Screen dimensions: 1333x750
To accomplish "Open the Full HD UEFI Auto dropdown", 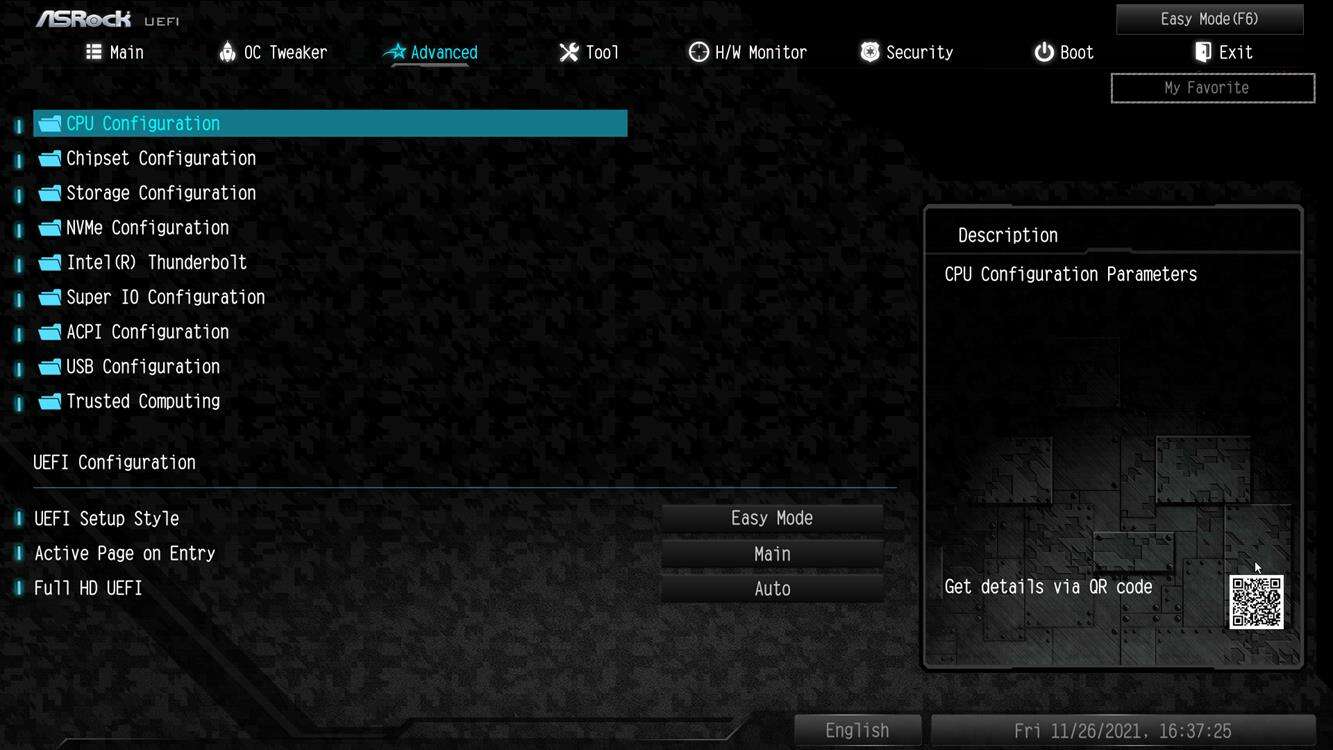I will tap(771, 589).
